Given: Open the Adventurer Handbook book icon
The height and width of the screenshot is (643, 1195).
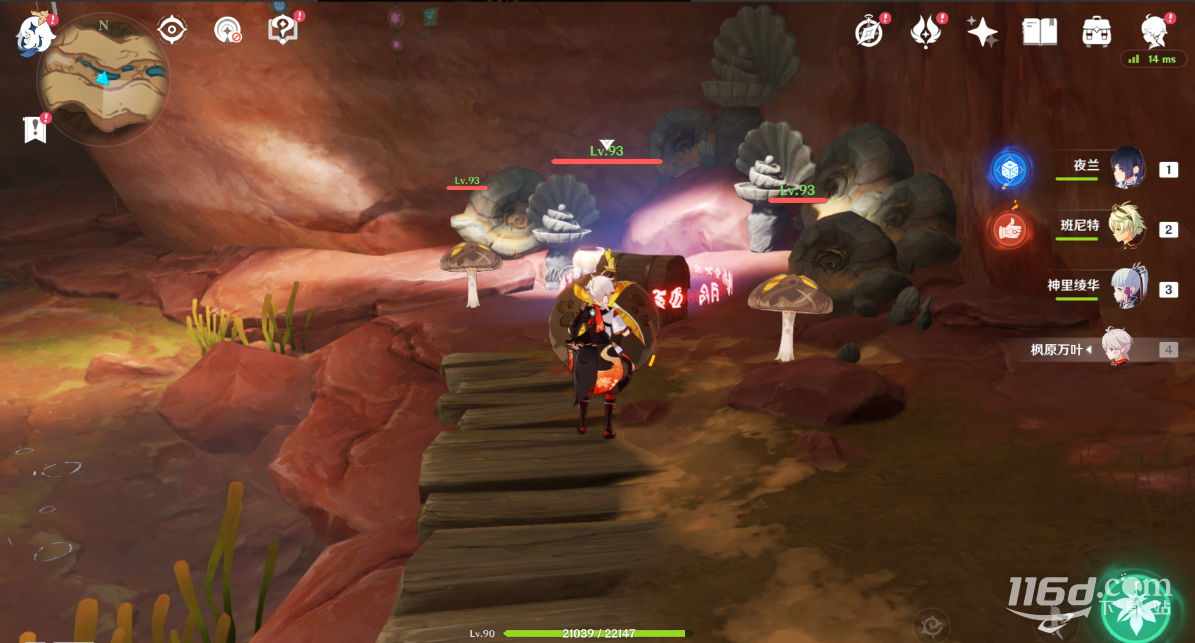Looking at the screenshot, I should [x=1040, y=32].
